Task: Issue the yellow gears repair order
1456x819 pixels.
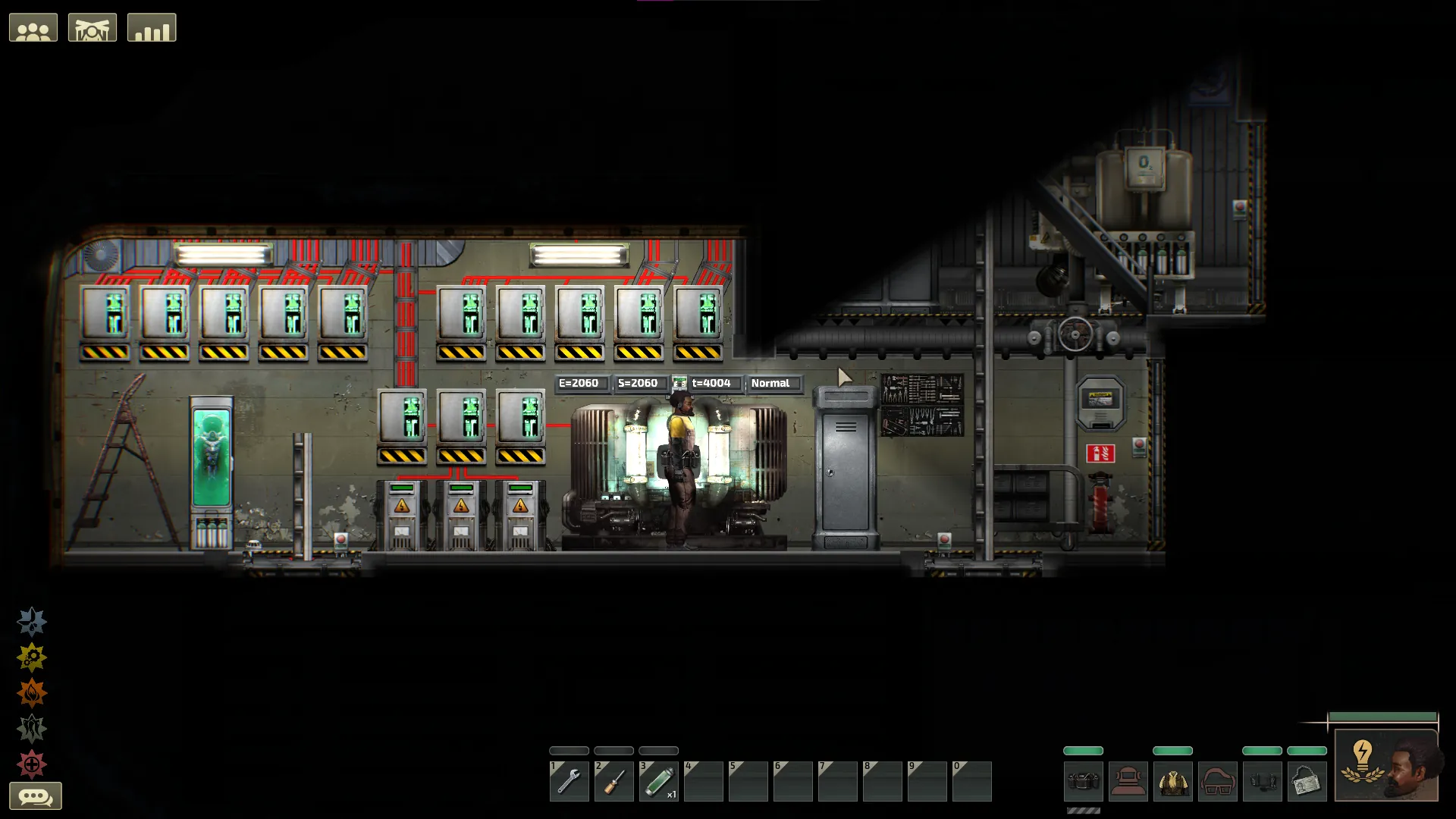Action: [32, 657]
